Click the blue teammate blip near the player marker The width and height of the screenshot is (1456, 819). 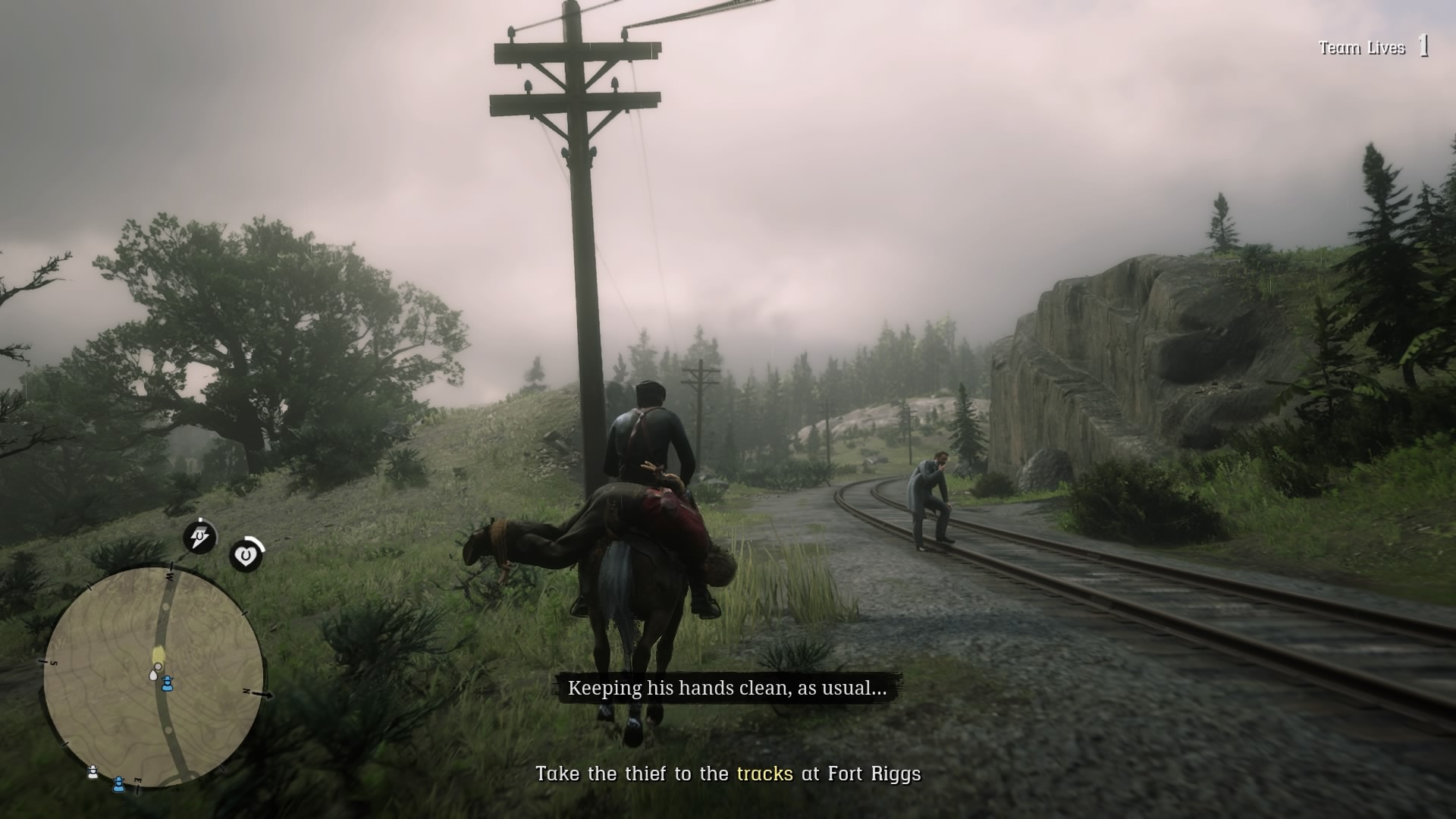point(168,684)
